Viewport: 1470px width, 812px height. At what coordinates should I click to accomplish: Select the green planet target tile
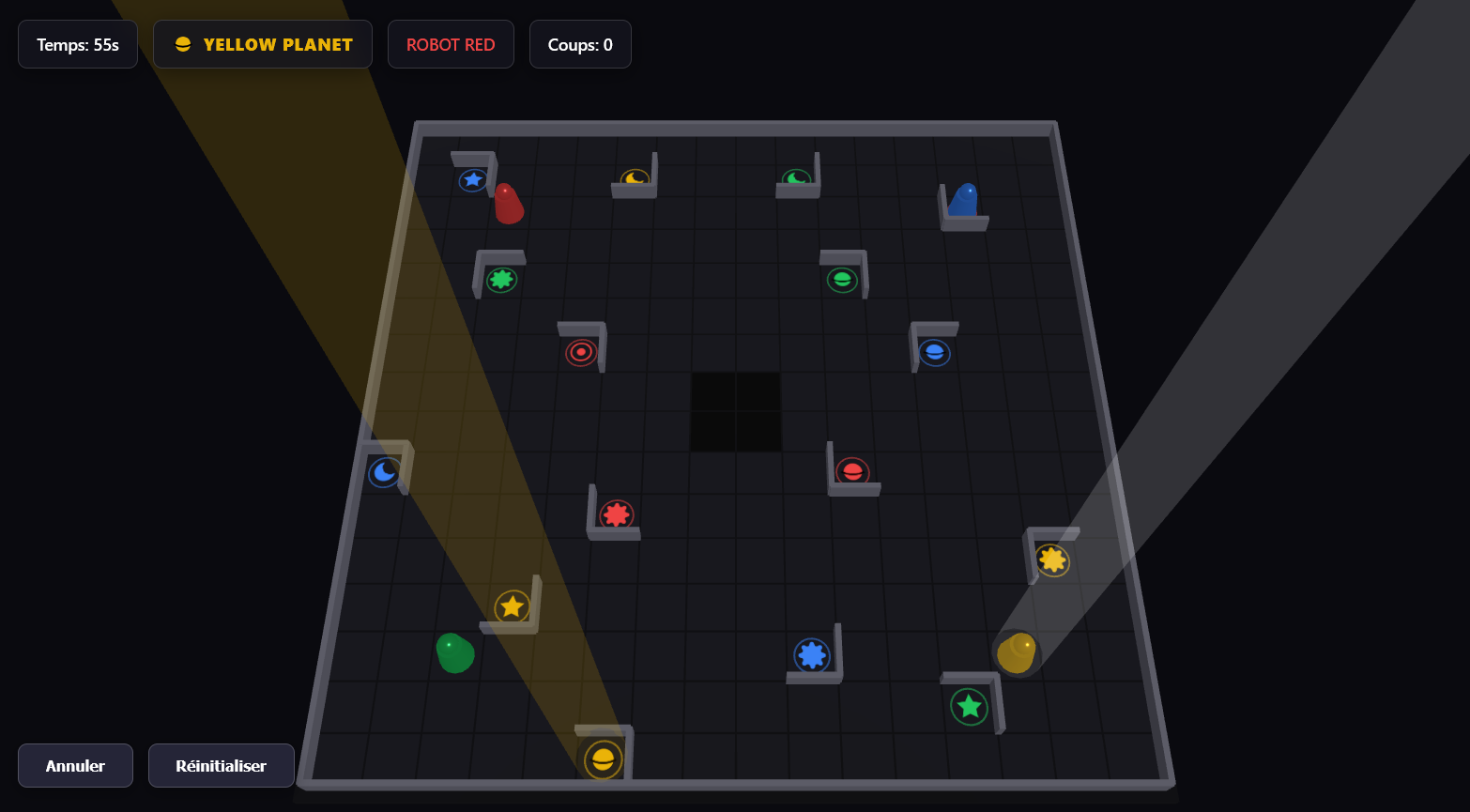point(842,278)
